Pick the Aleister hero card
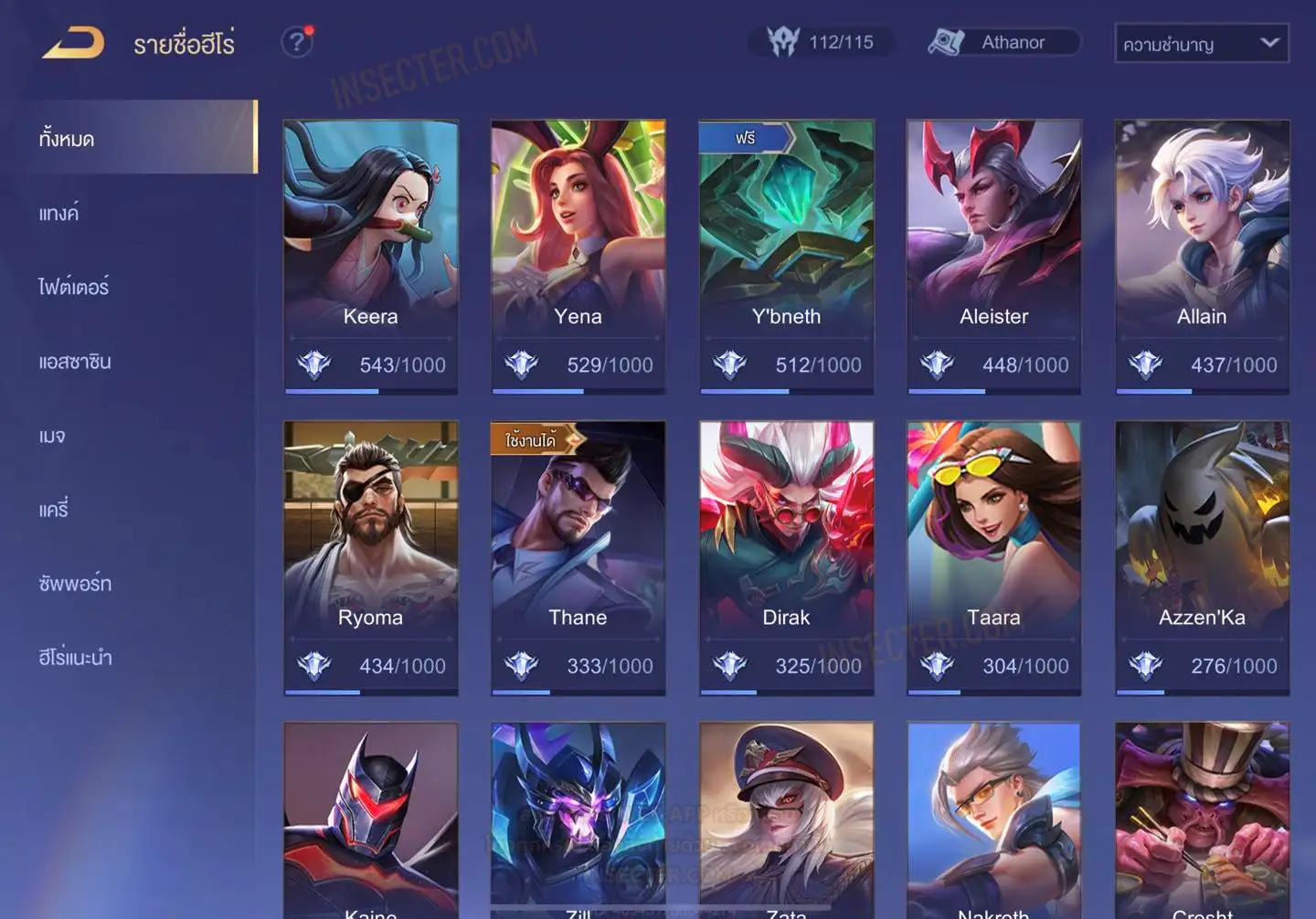The image size is (1316, 919). 993,256
